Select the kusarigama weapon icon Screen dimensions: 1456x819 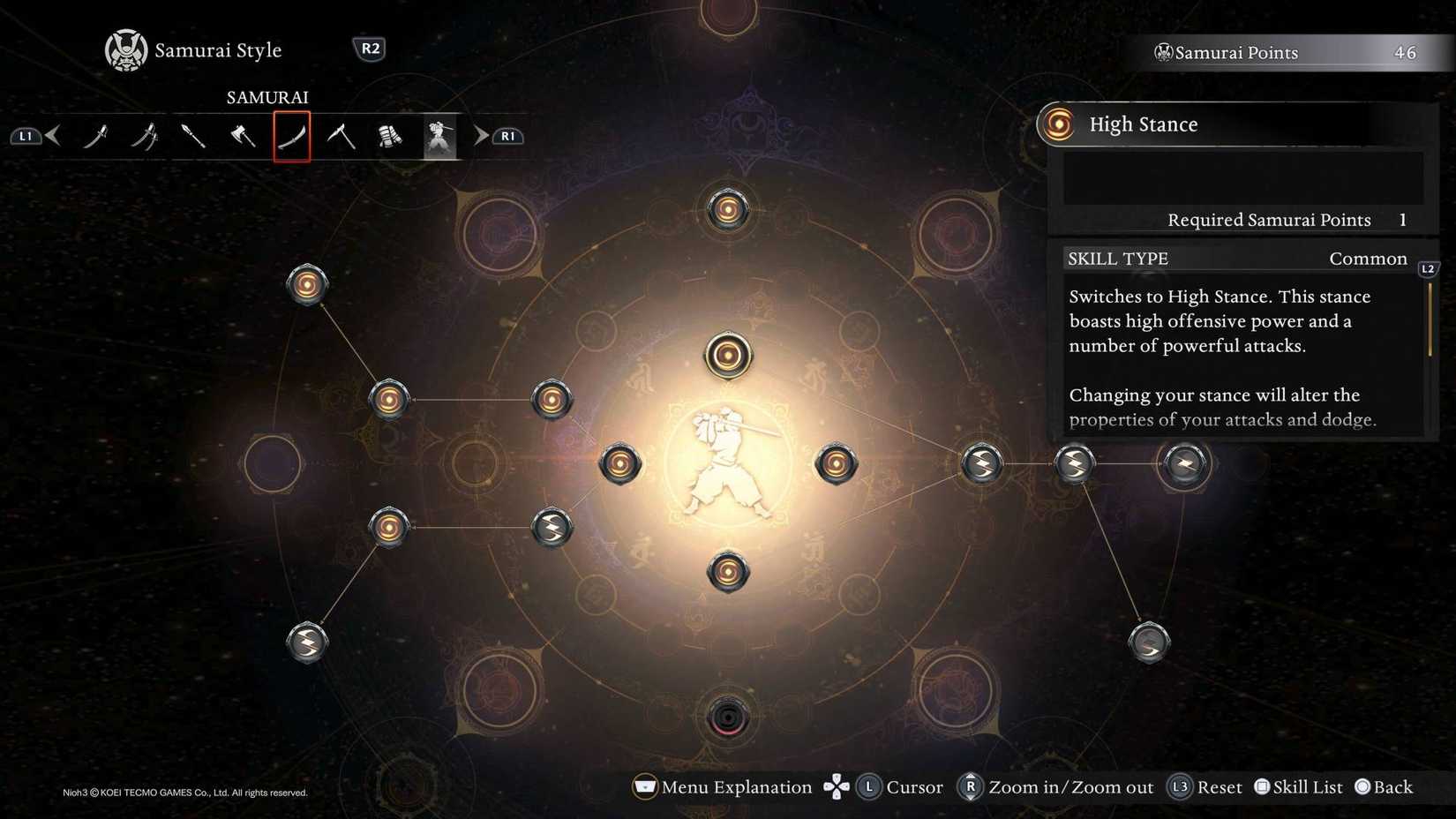pos(341,136)
